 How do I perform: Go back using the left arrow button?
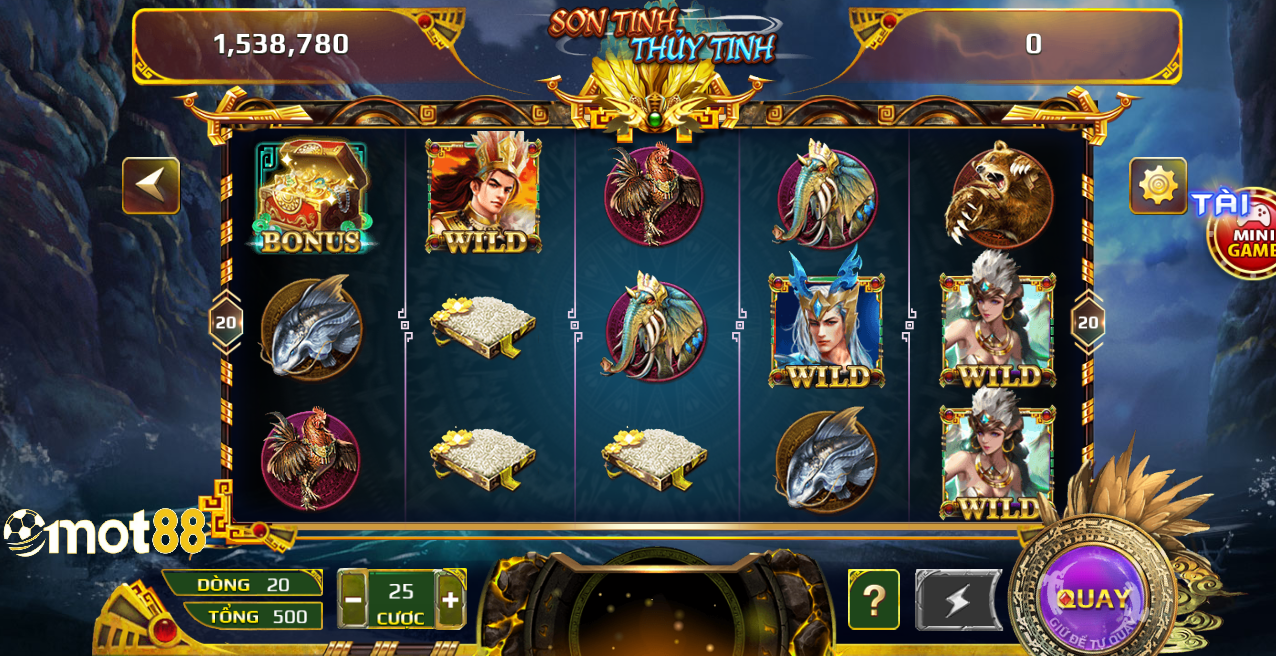point(151,186)
